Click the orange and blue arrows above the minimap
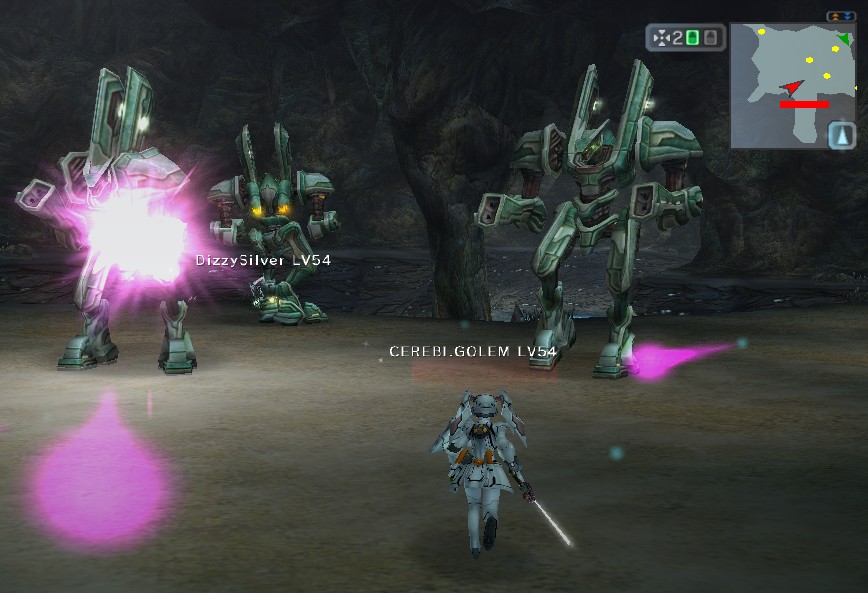Image resolution: width=868 pixels, height=593 pixels. point(841,16)
